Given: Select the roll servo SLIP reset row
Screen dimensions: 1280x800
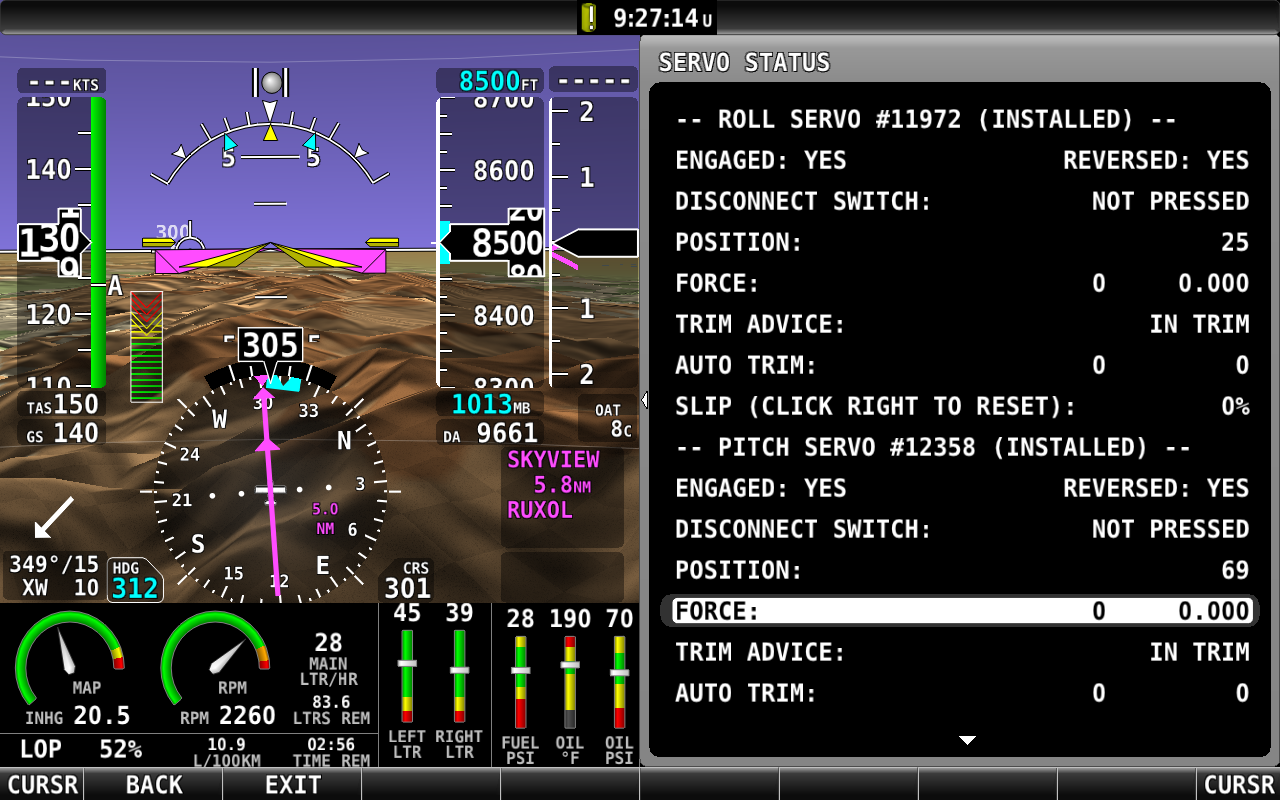Looking at the screenshot, I should 961,406.
